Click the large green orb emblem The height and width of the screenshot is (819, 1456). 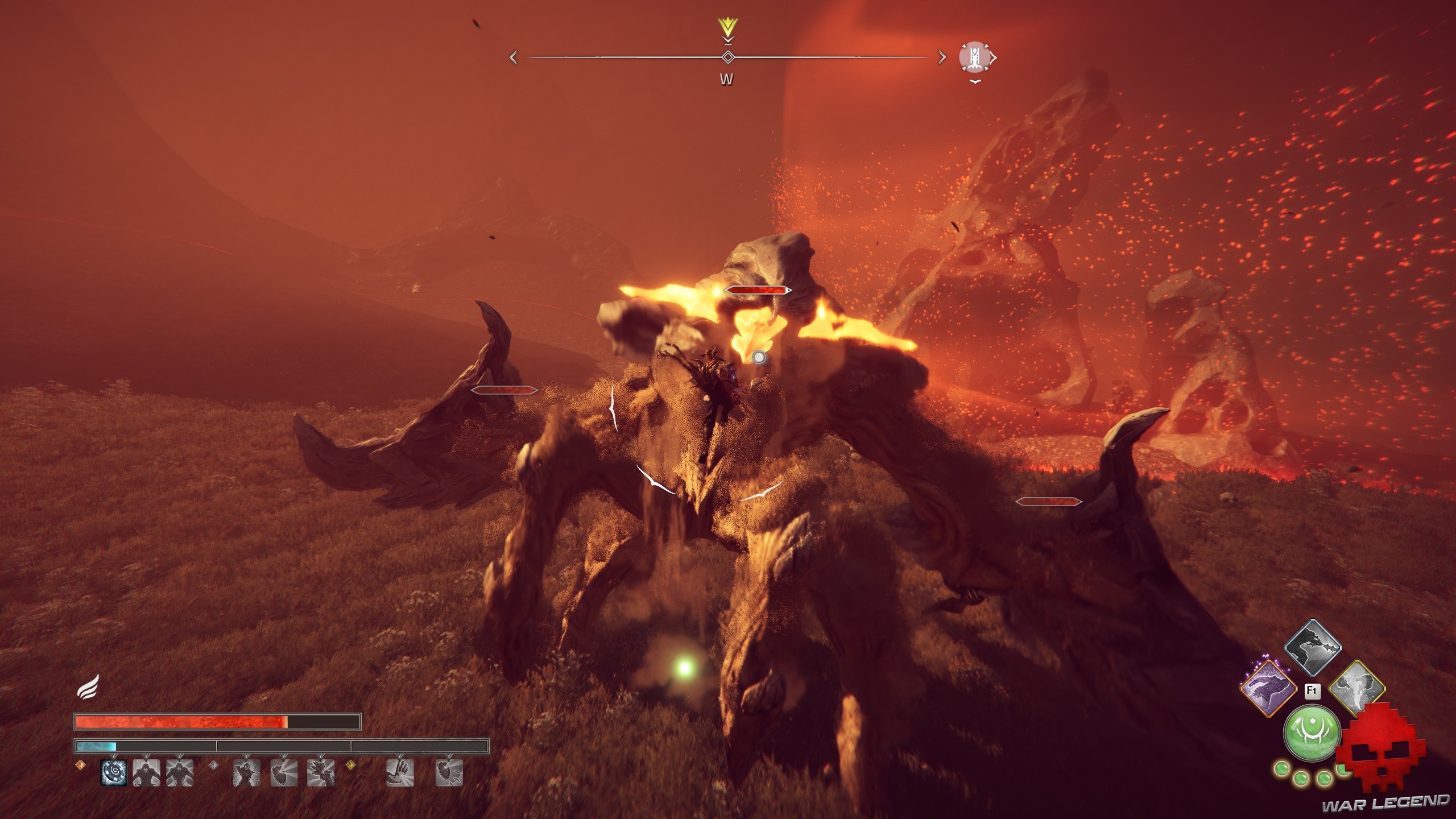point(1312,732)
